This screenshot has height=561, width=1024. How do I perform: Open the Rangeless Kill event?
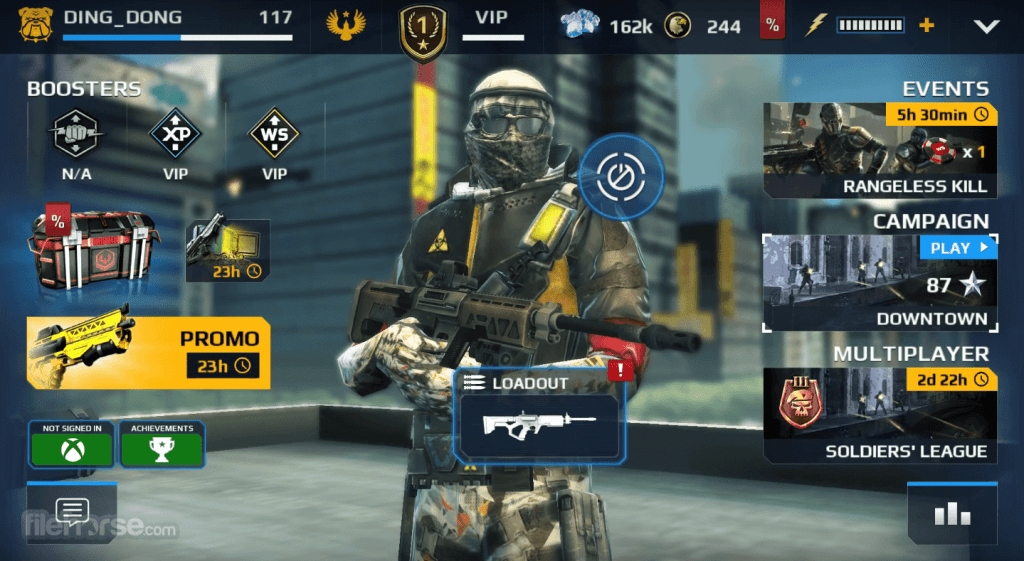point(879,150)
